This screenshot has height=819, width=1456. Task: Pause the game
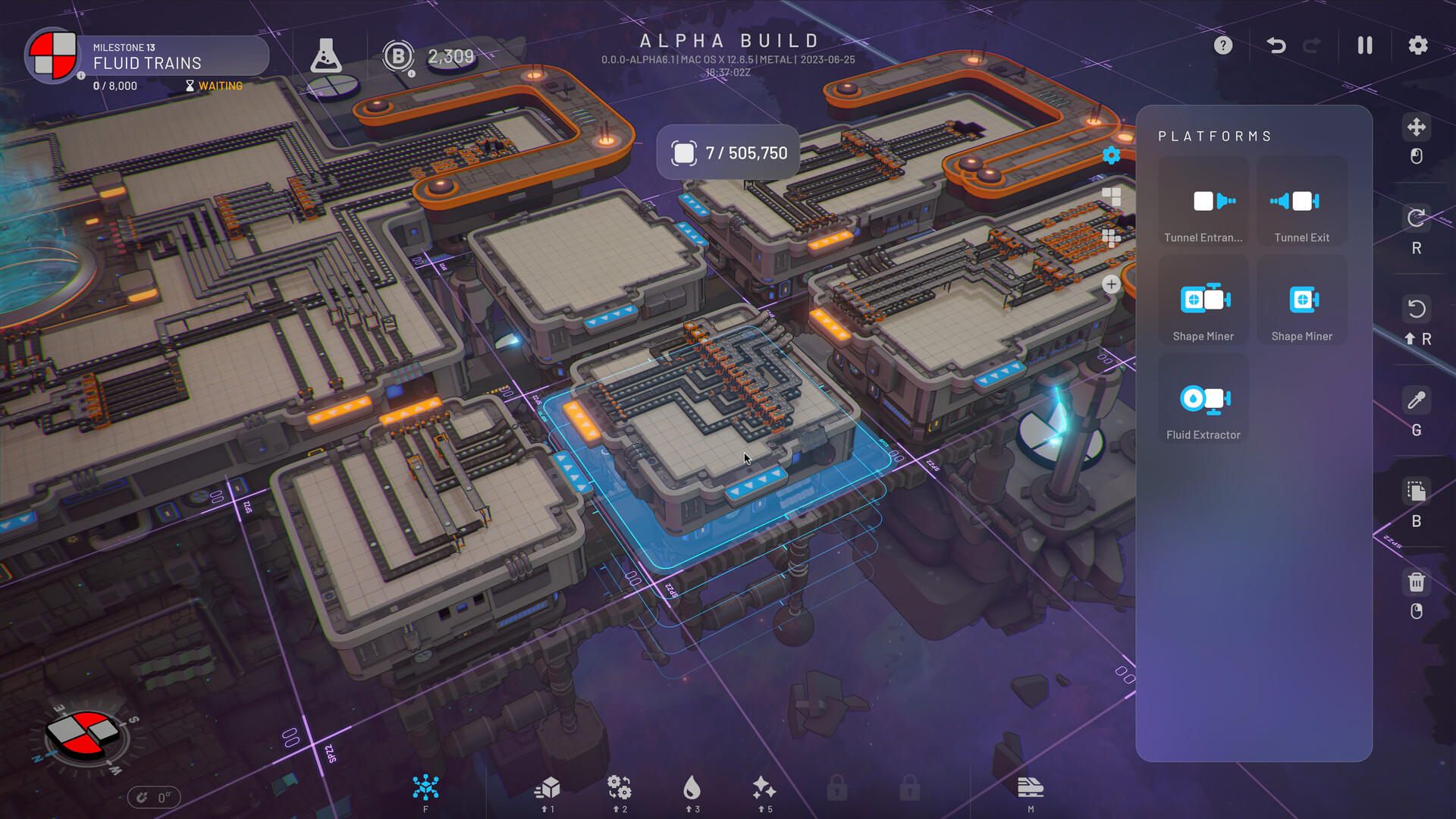1364,45
